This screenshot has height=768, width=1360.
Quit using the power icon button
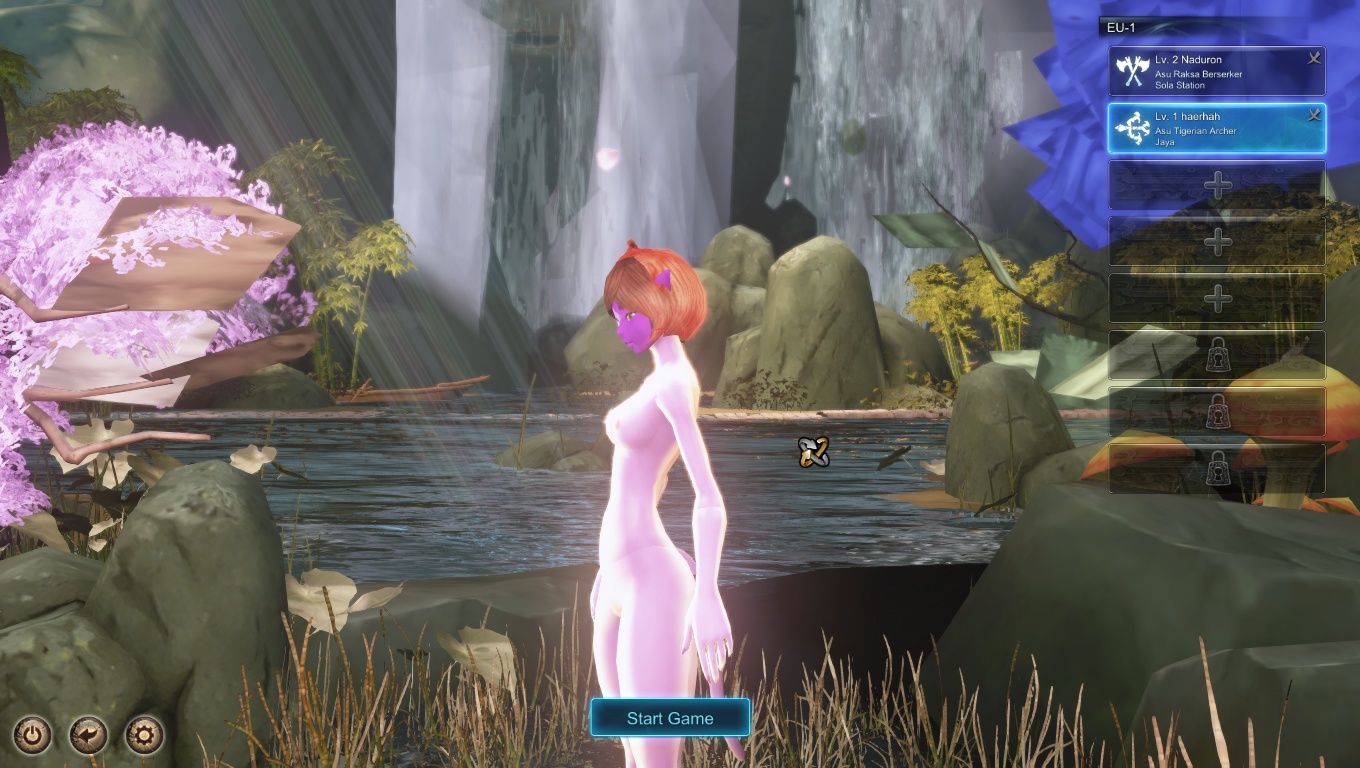tap(33, 736)
